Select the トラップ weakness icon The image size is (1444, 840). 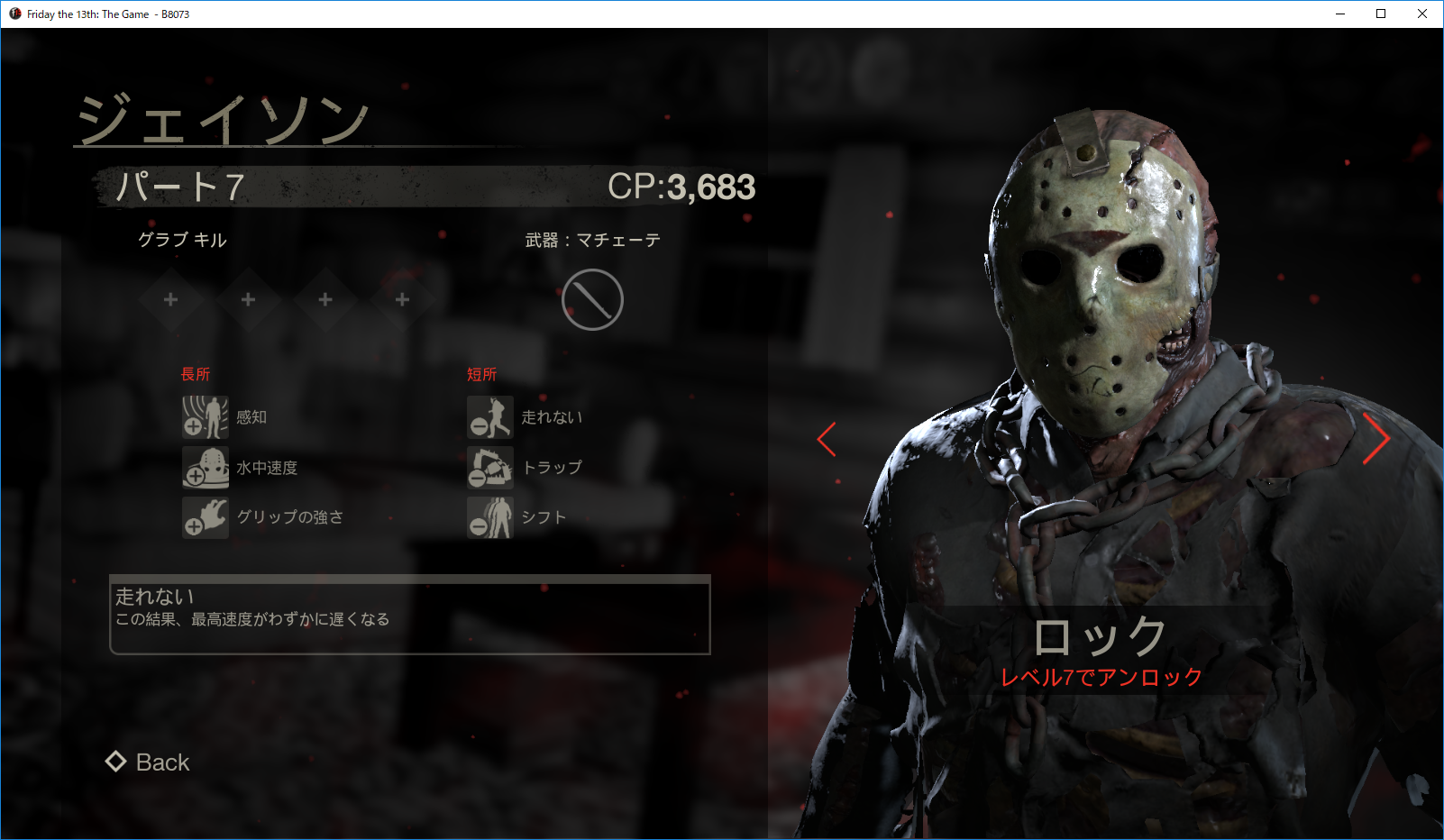pyautogui.click(x=490, y=468)
